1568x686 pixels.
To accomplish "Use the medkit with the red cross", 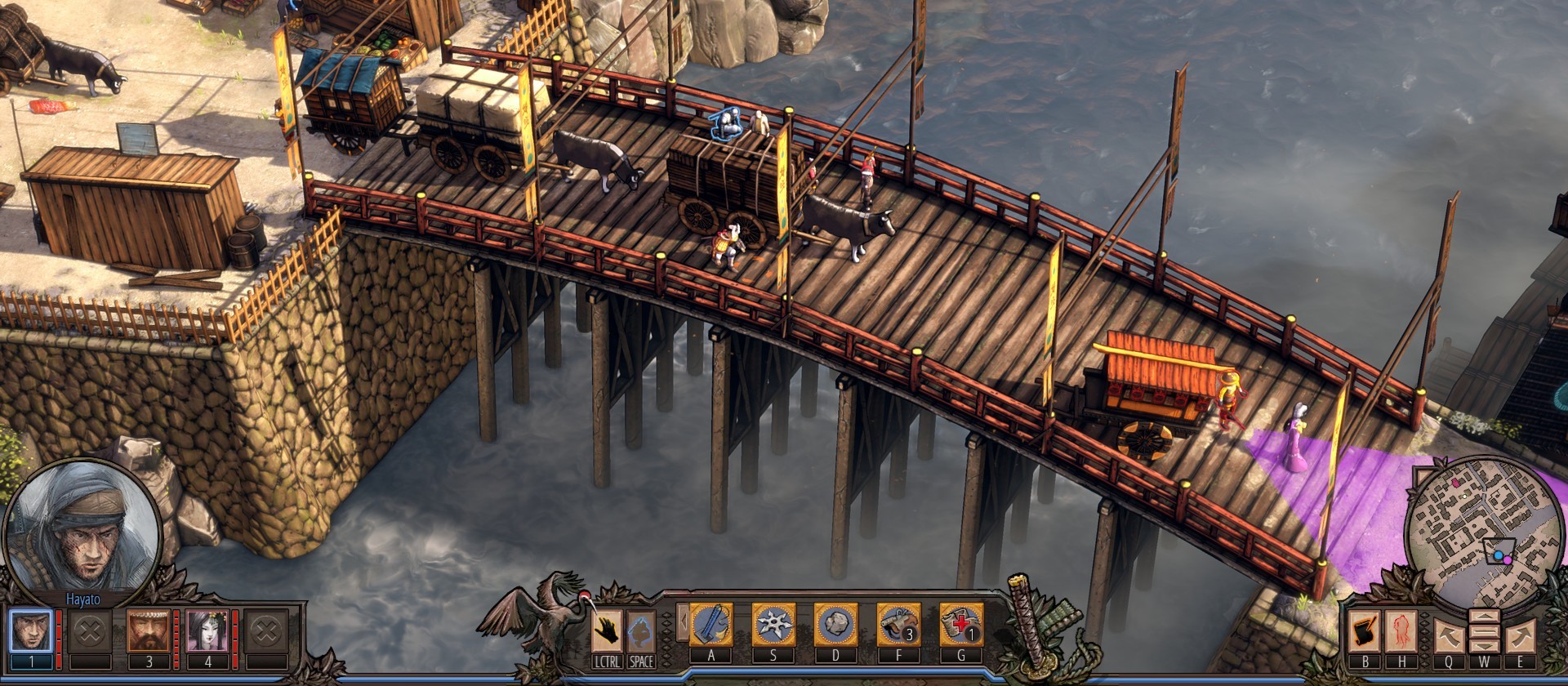I will (x=961, y=625).
